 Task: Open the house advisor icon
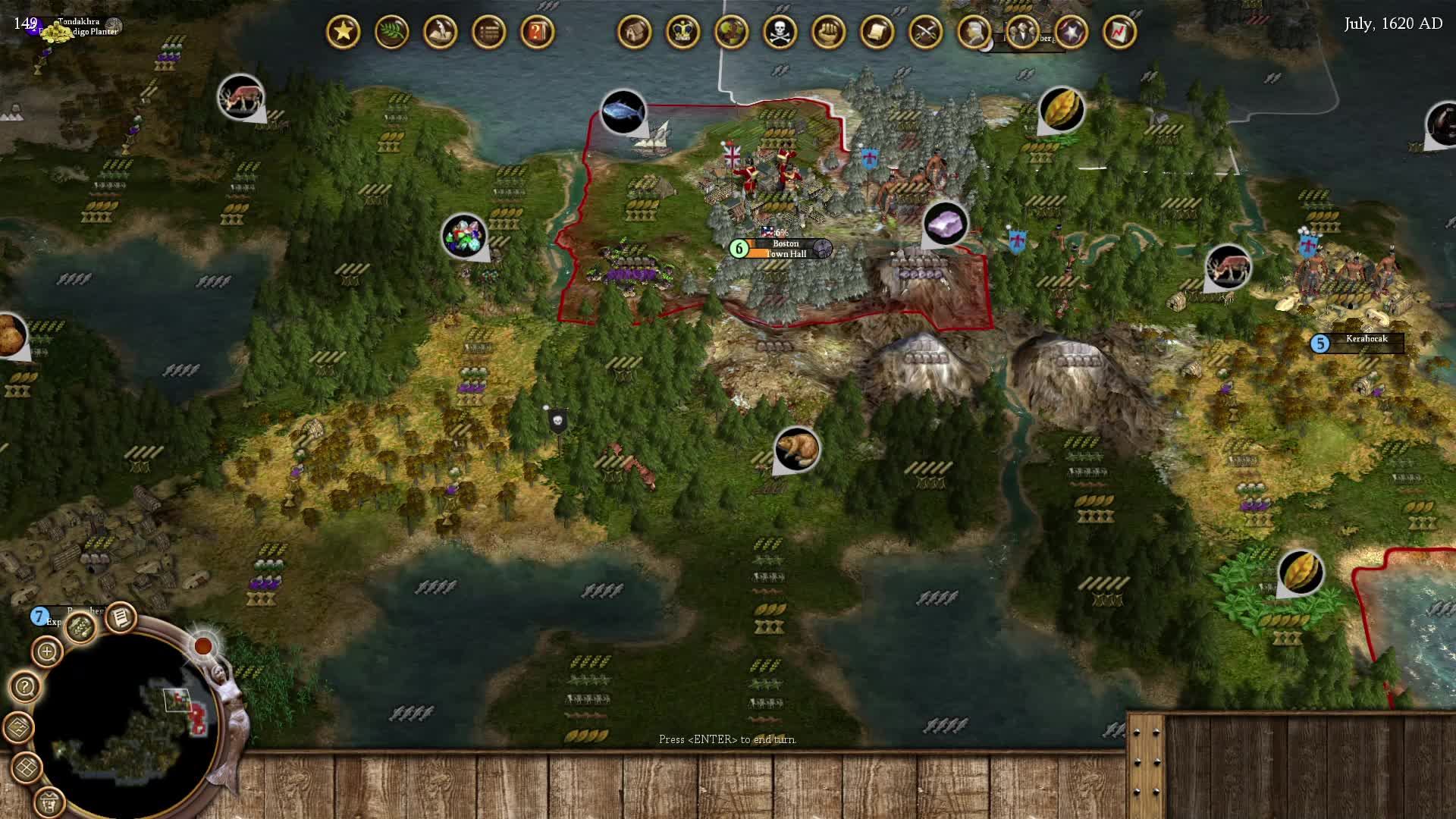pos(634,32)
